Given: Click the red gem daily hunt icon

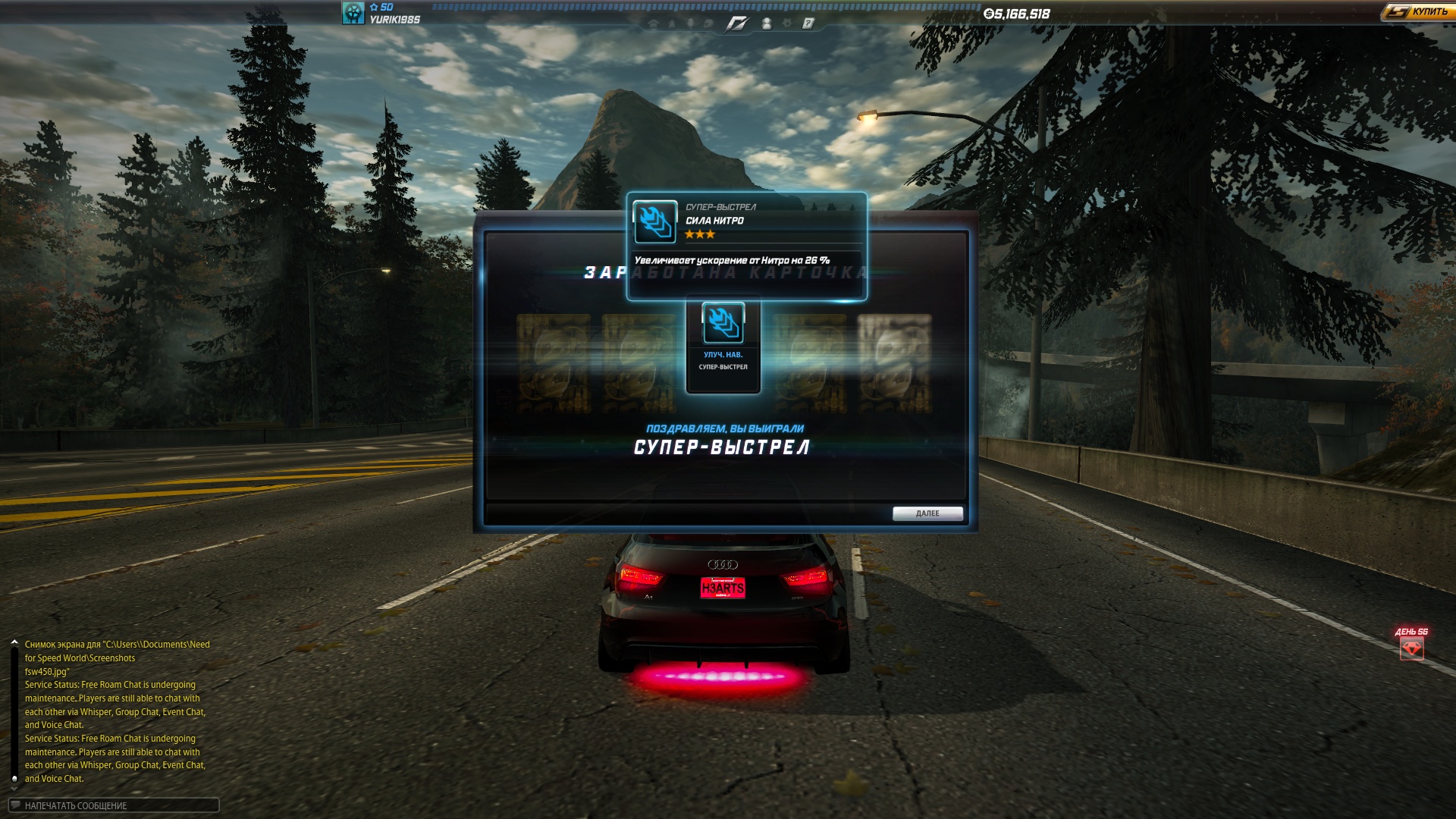Looking at the screenshot, I should [1411, 648].
